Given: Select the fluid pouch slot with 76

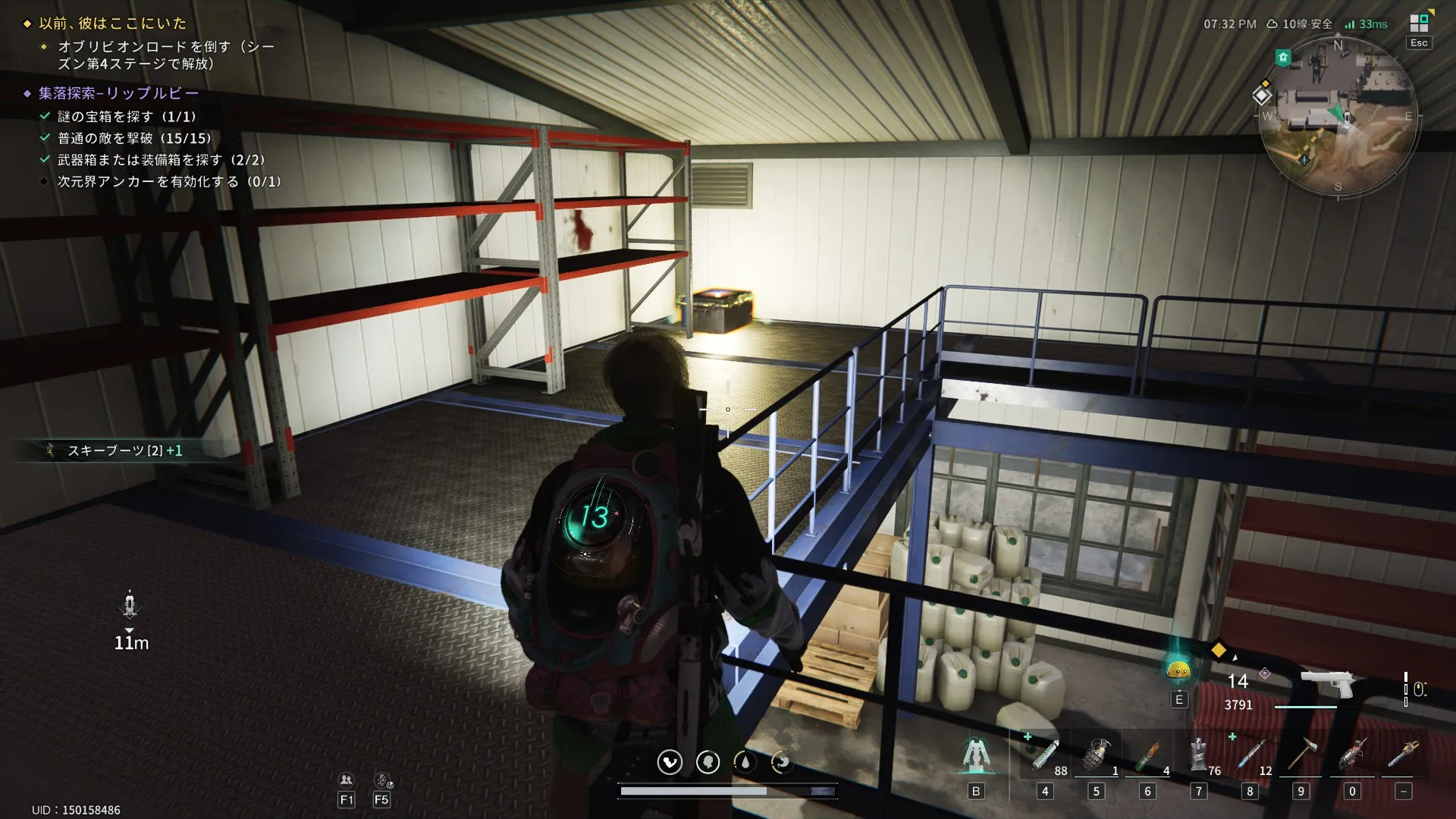Looking at the screenshot, I should pos(1198,755).
